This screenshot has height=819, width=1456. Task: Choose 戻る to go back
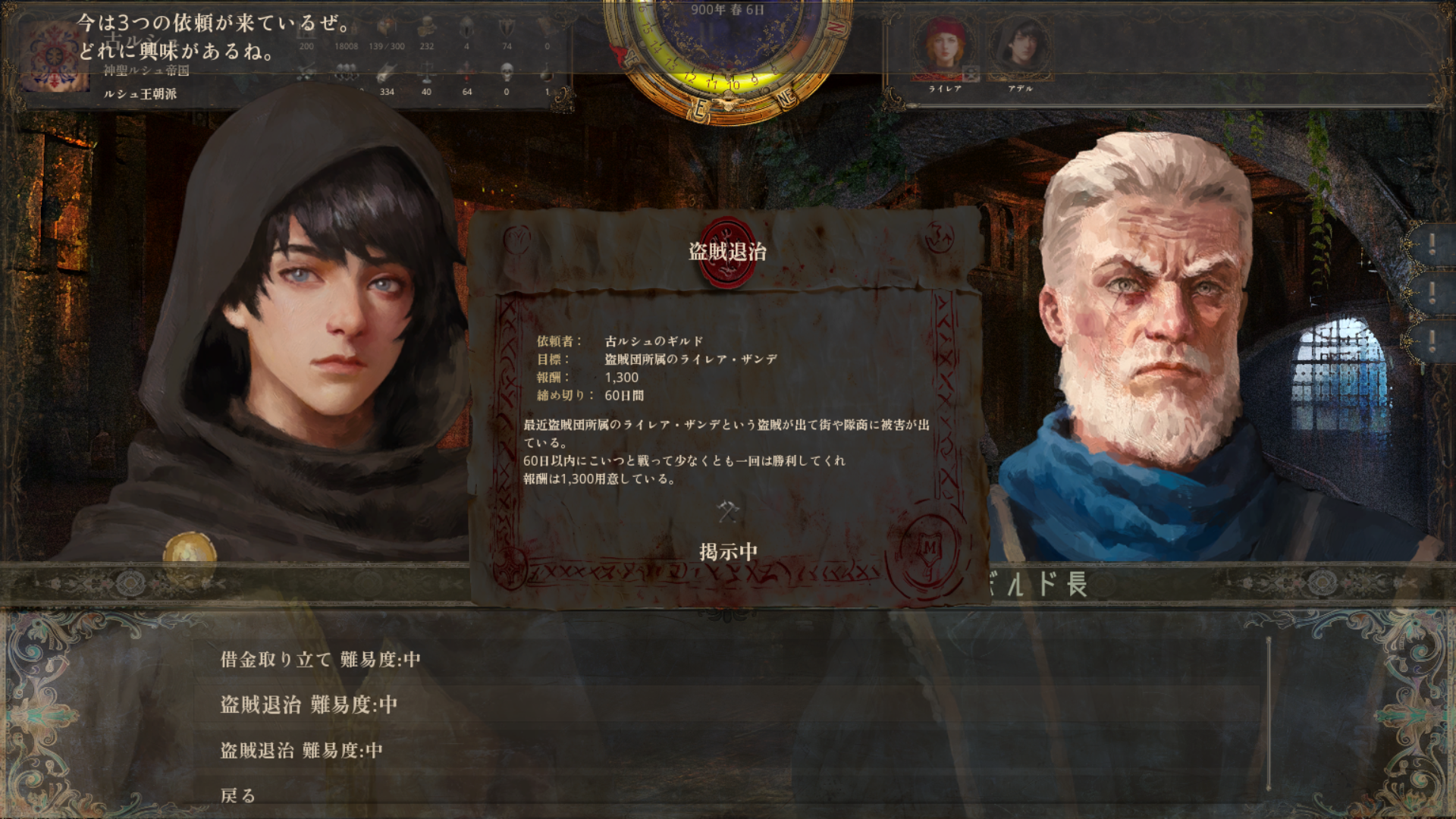point(239,797)
